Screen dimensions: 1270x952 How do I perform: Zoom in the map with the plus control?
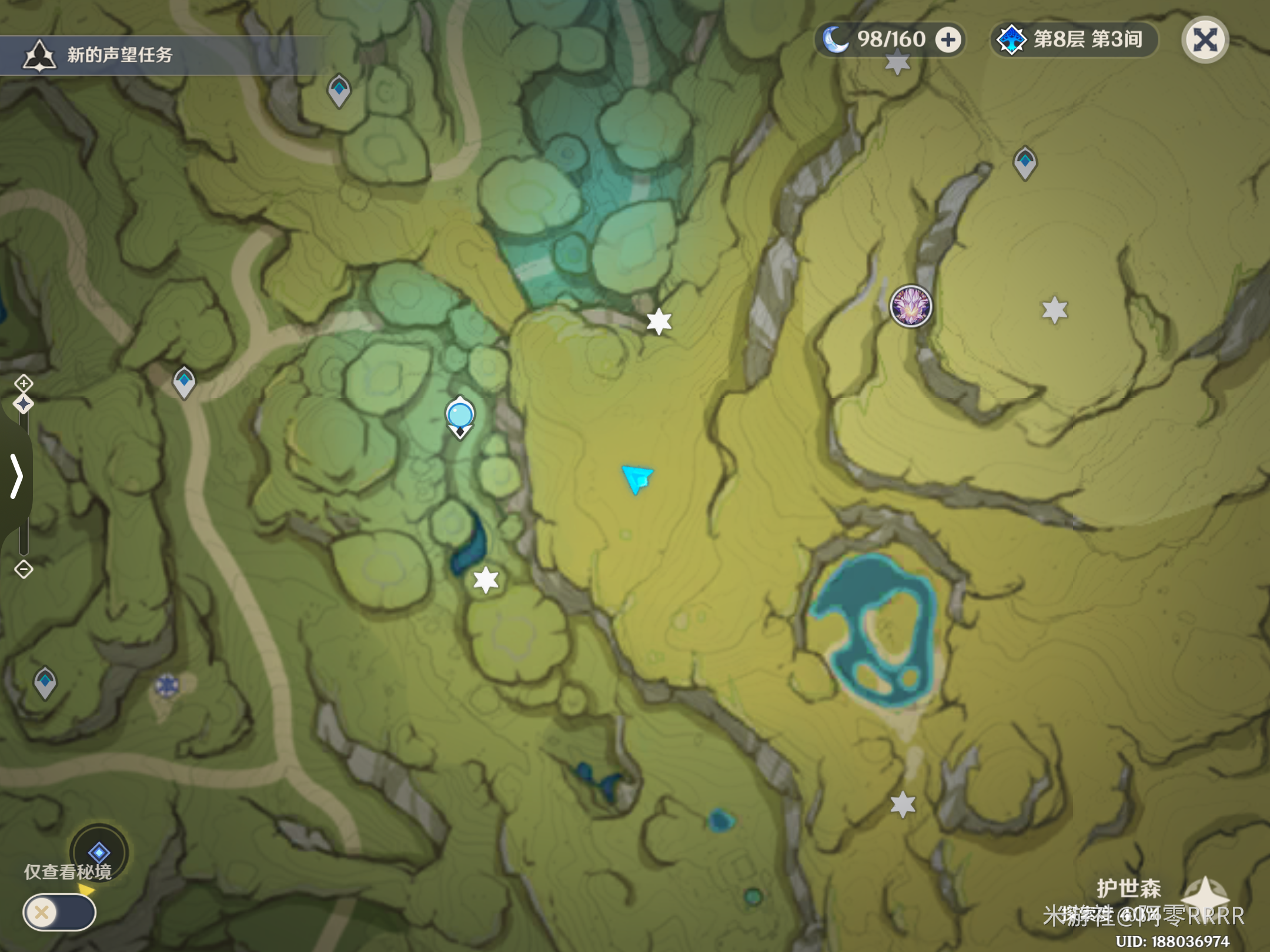(24, 384)
